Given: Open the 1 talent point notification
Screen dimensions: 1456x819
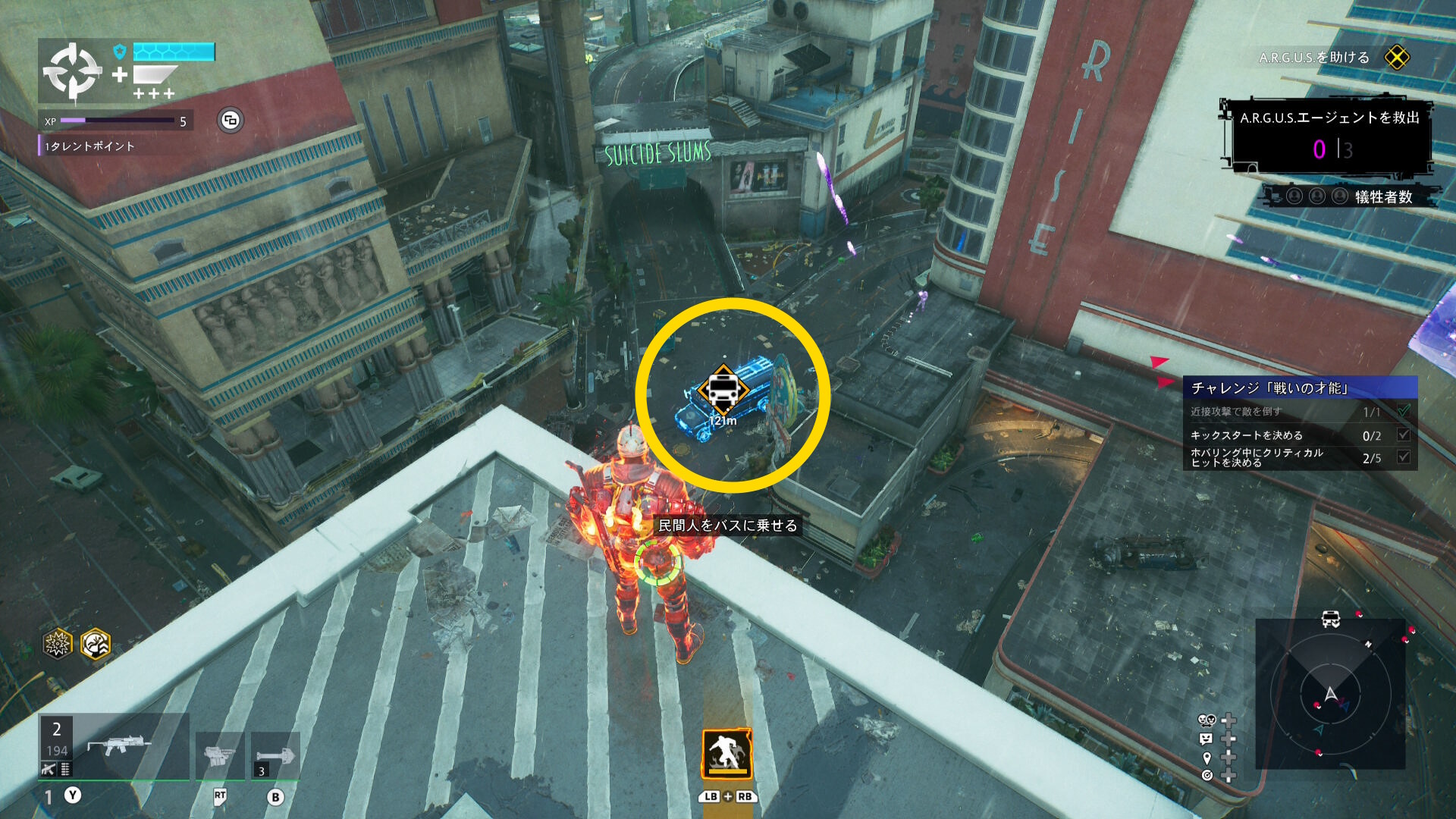Looking at the screenshot, I should click(x=89, y=146).
